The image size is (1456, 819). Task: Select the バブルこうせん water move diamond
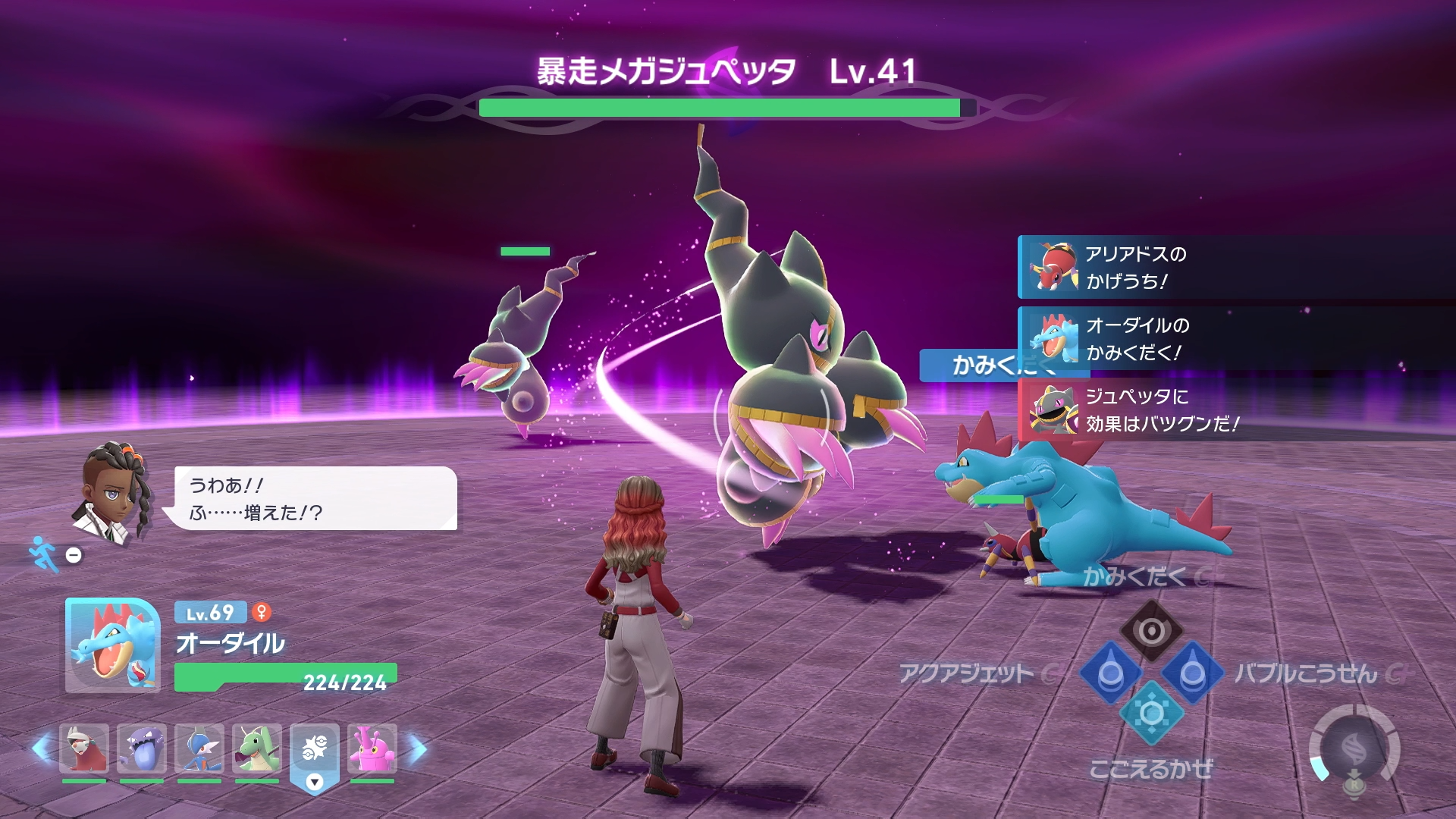[x=1192, y=673]
